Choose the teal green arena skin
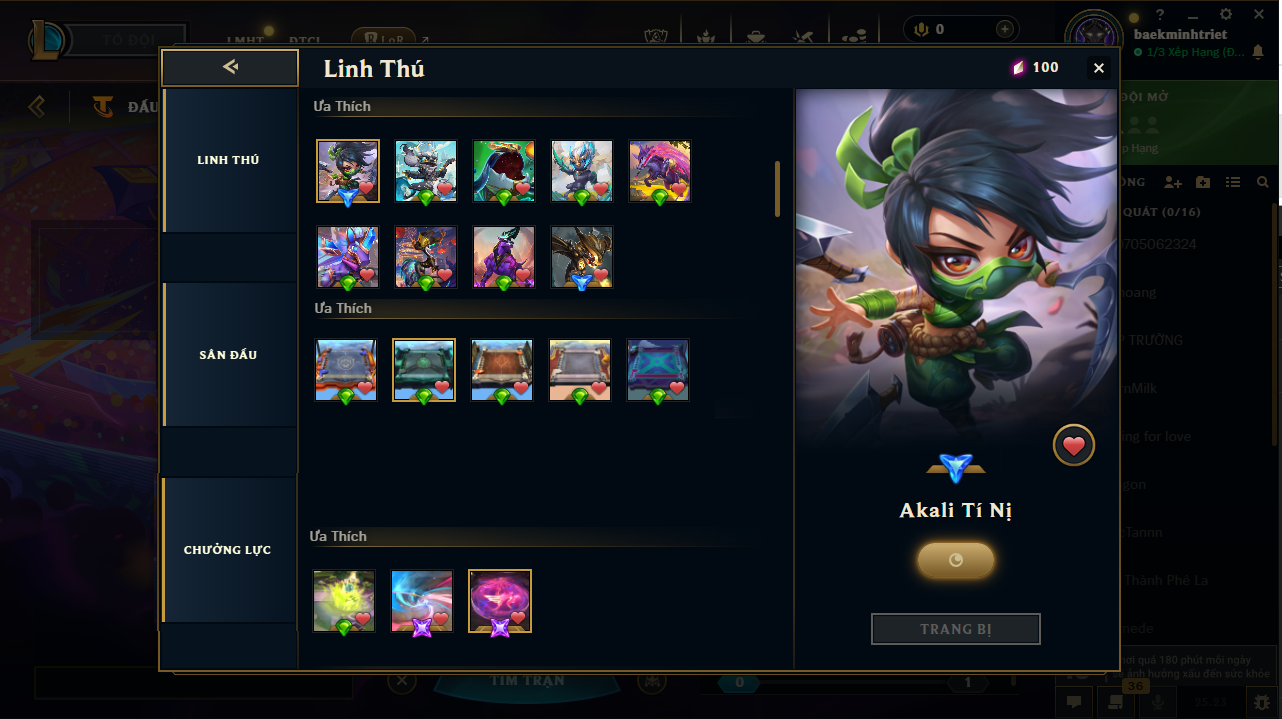The height and width of the screenshot is (719, 1282). (x=424, y=369)
